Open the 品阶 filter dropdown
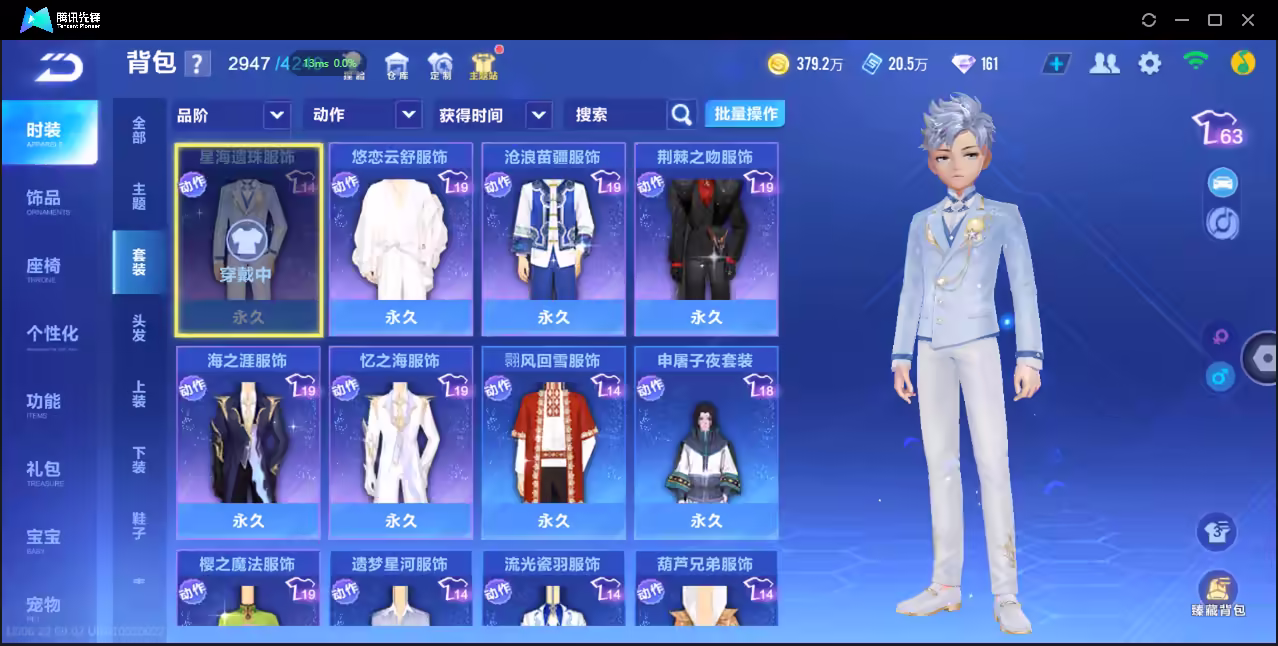This screenshot has height=646, width=1278. pos(232,115)
